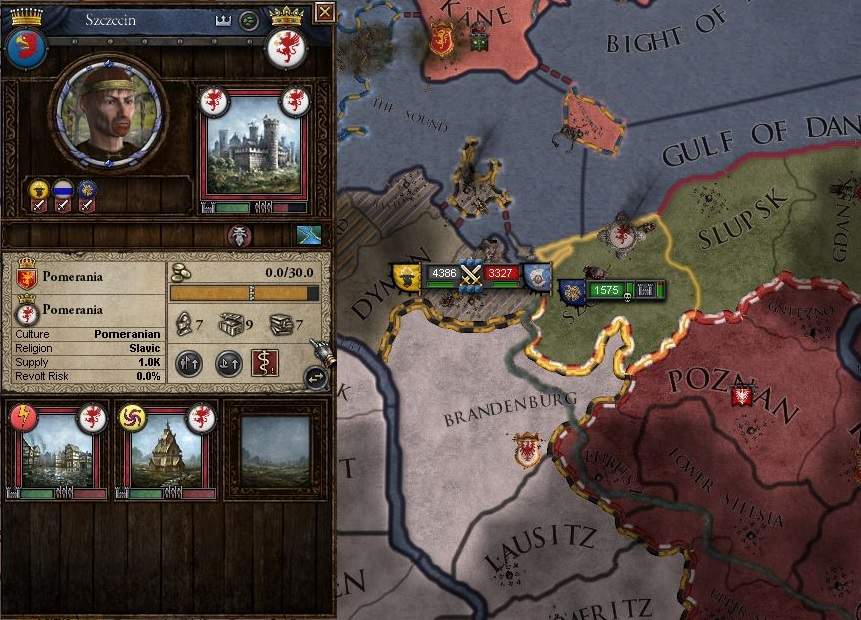Click the round double-arrow swap button
This screenshot has height=620, width=861.
tap(316, 378)
